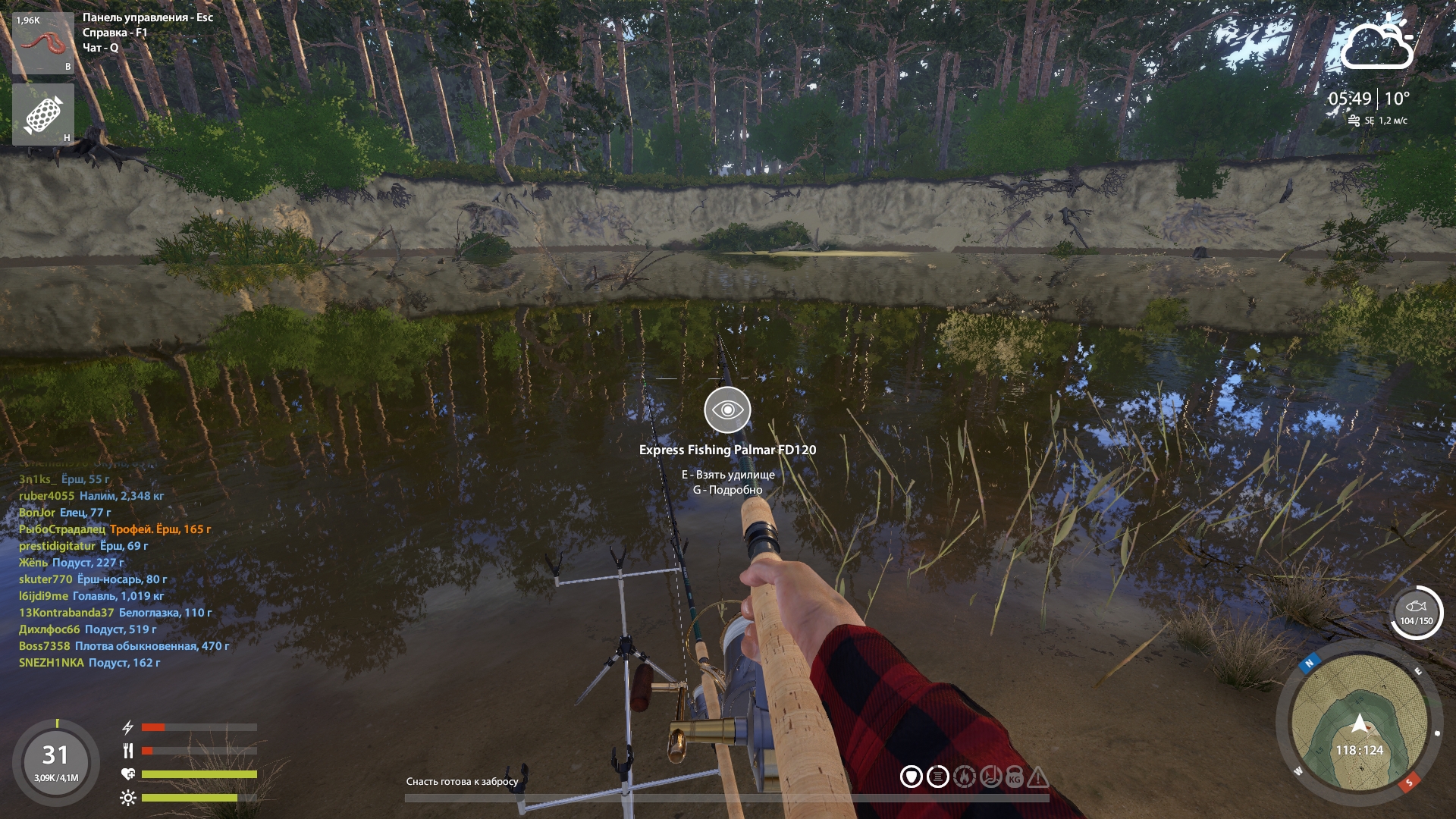Click the hook status icon
Image resolution: width=1456 pixels, height=819 pixels.
point(990,777)
